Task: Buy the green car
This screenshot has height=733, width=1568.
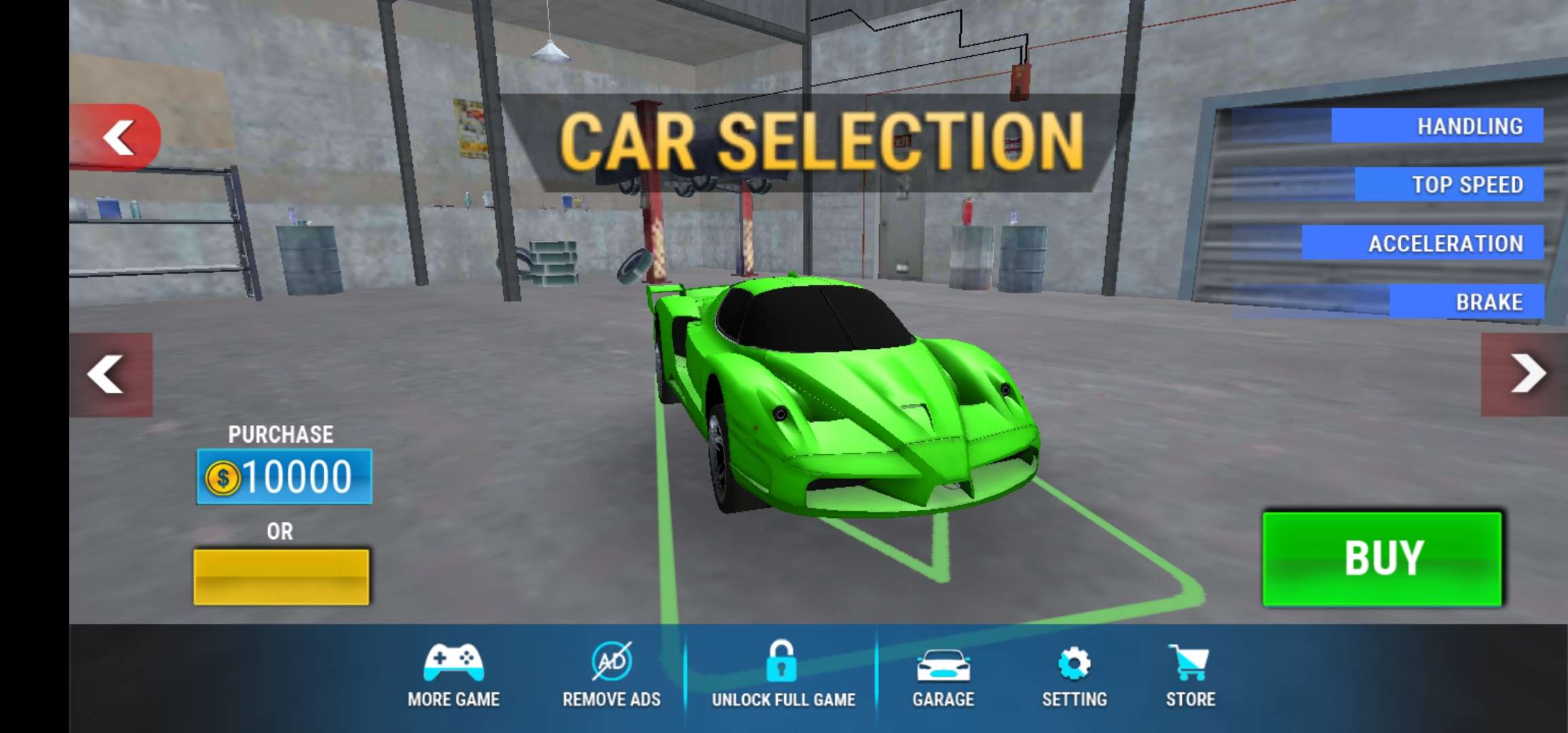Action: [x=1382, y=559]
